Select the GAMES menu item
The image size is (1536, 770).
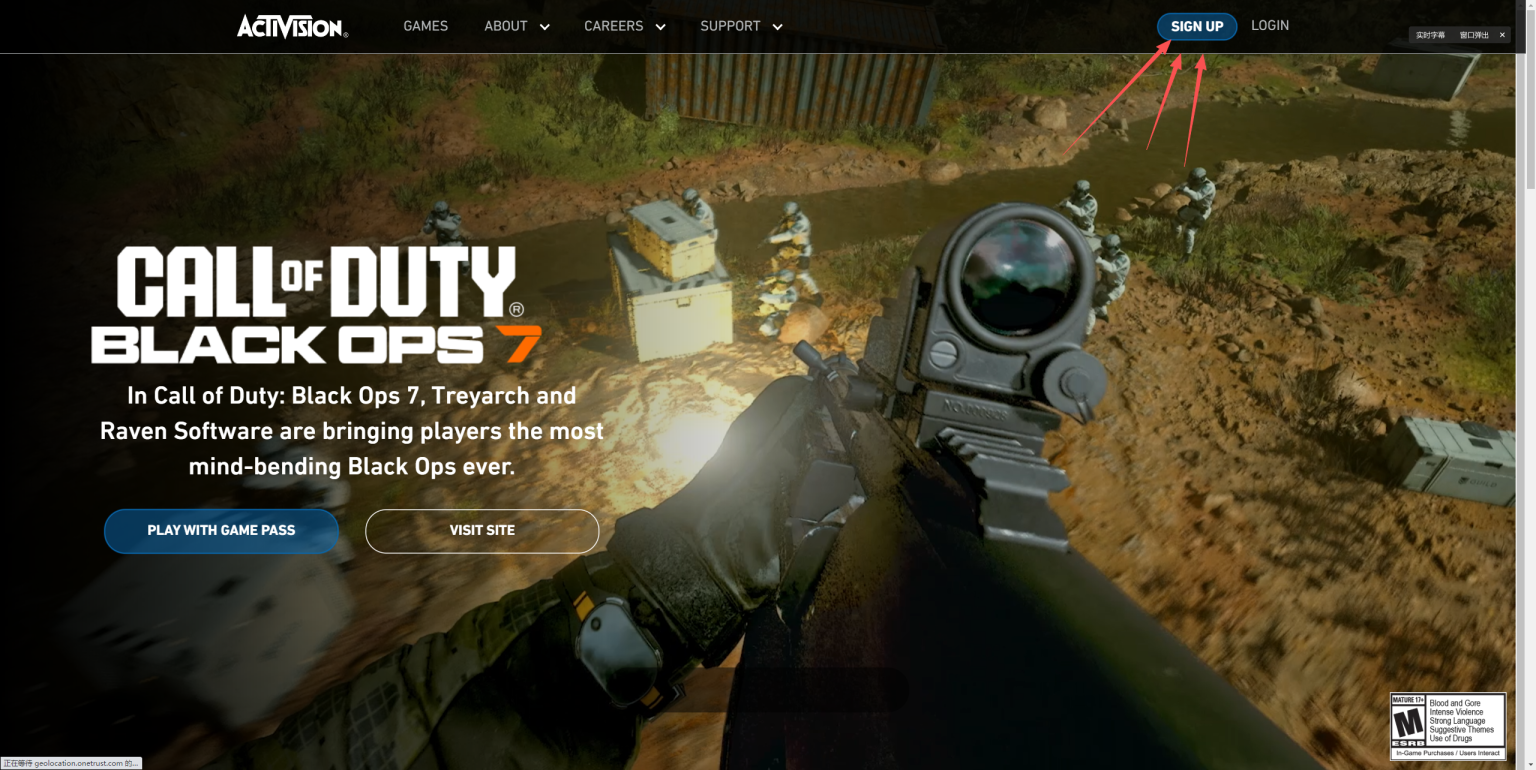point(425,26)
